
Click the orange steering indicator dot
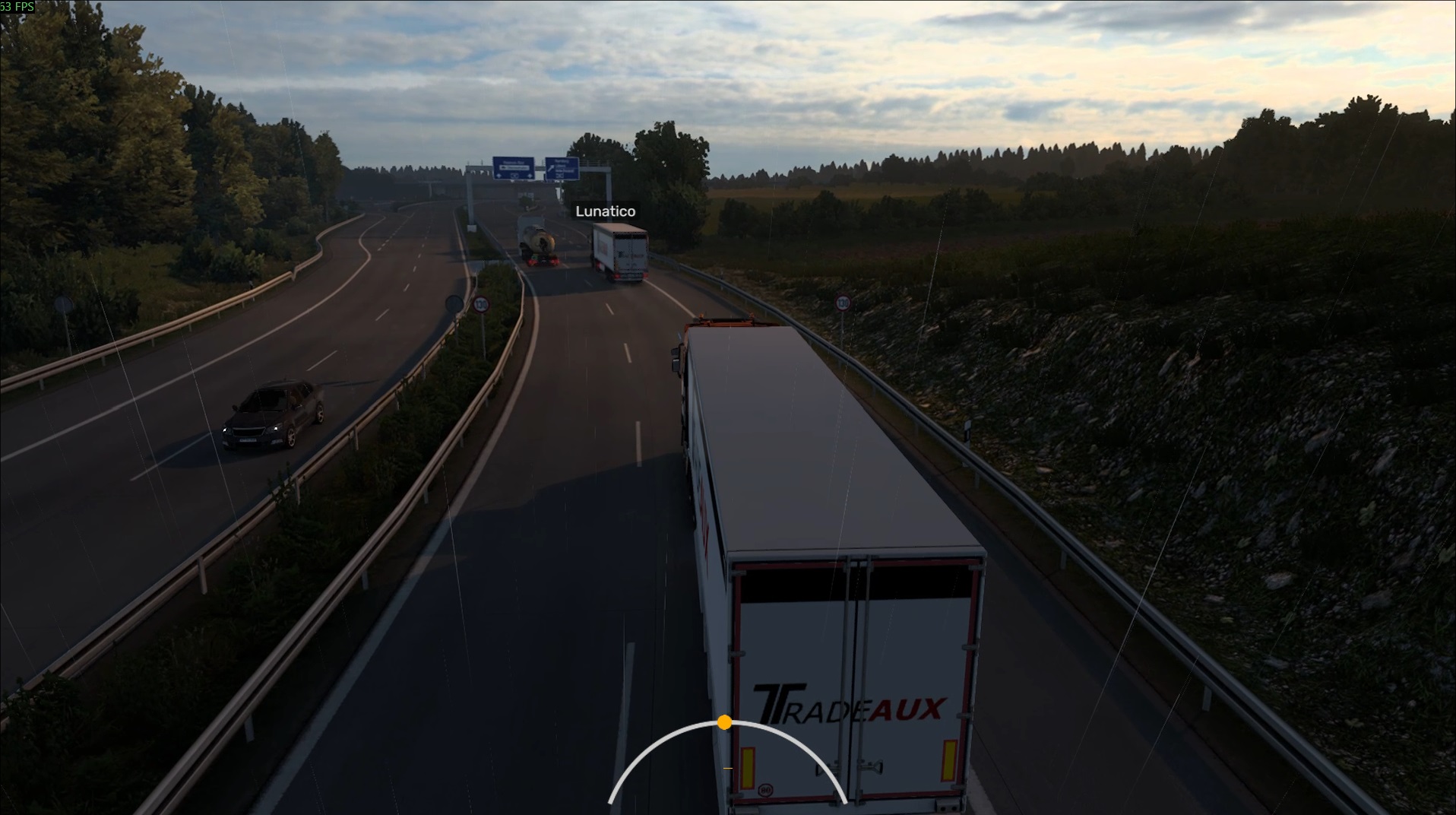724,721
